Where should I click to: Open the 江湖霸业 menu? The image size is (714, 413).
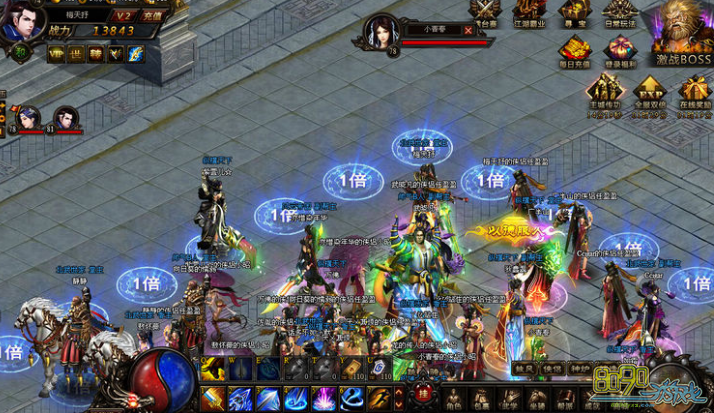coord(530,14)
